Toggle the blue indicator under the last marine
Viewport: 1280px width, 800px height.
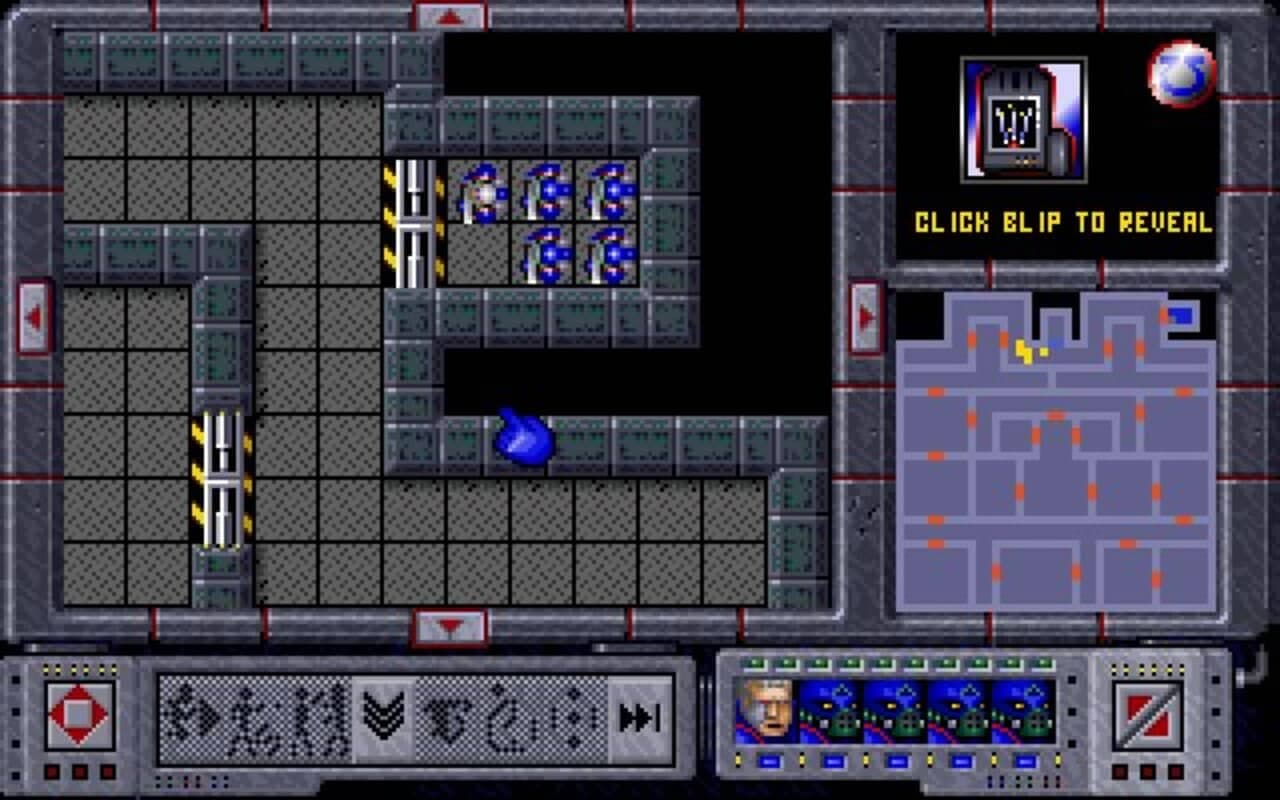tap(1025, 760)
